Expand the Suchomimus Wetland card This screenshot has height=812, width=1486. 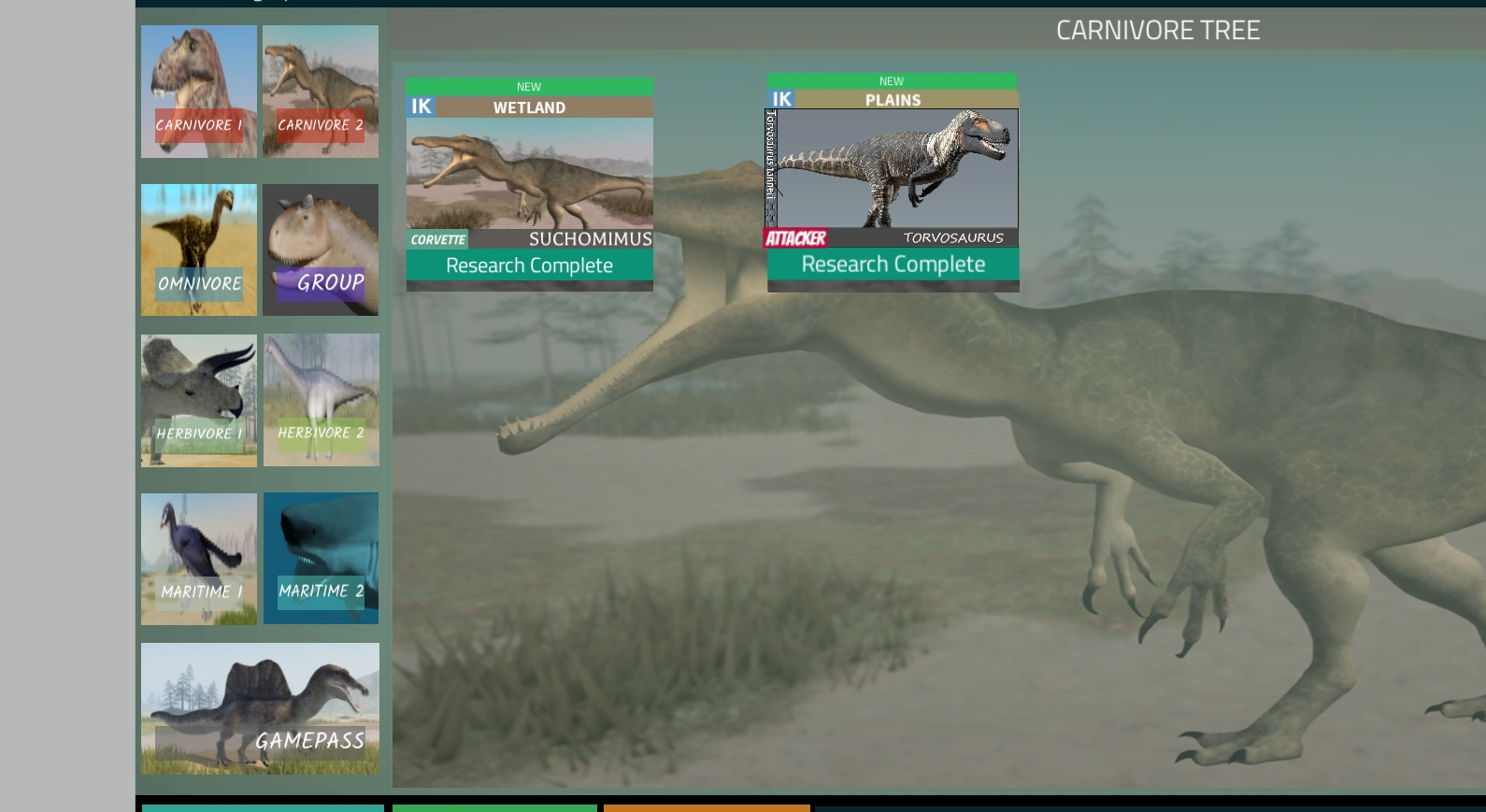pos(529,178)
